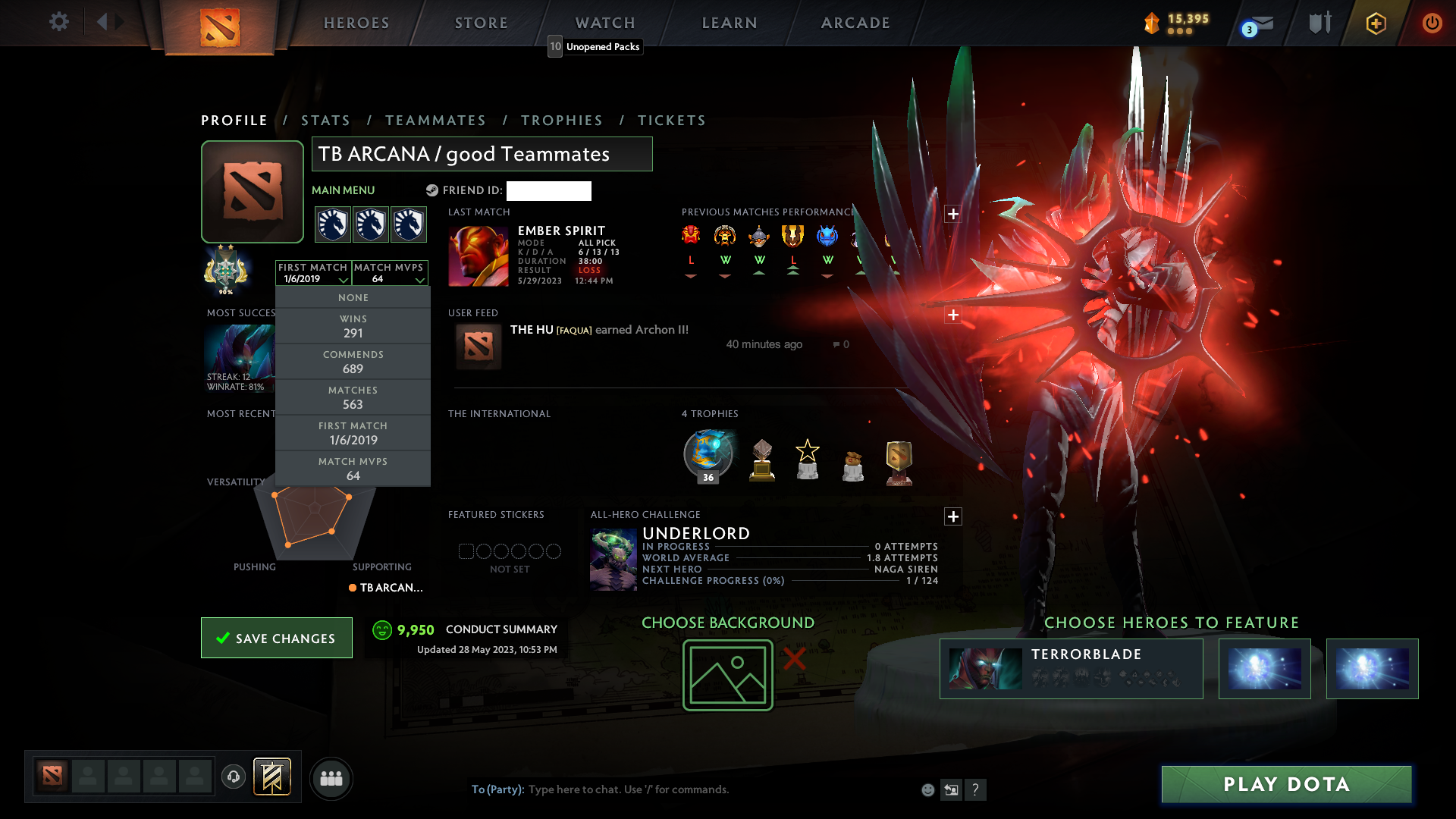1456x819 pixels.
Task: Open the voice chat headset icon
Action: pyautogui.click(x=233, y=778)
